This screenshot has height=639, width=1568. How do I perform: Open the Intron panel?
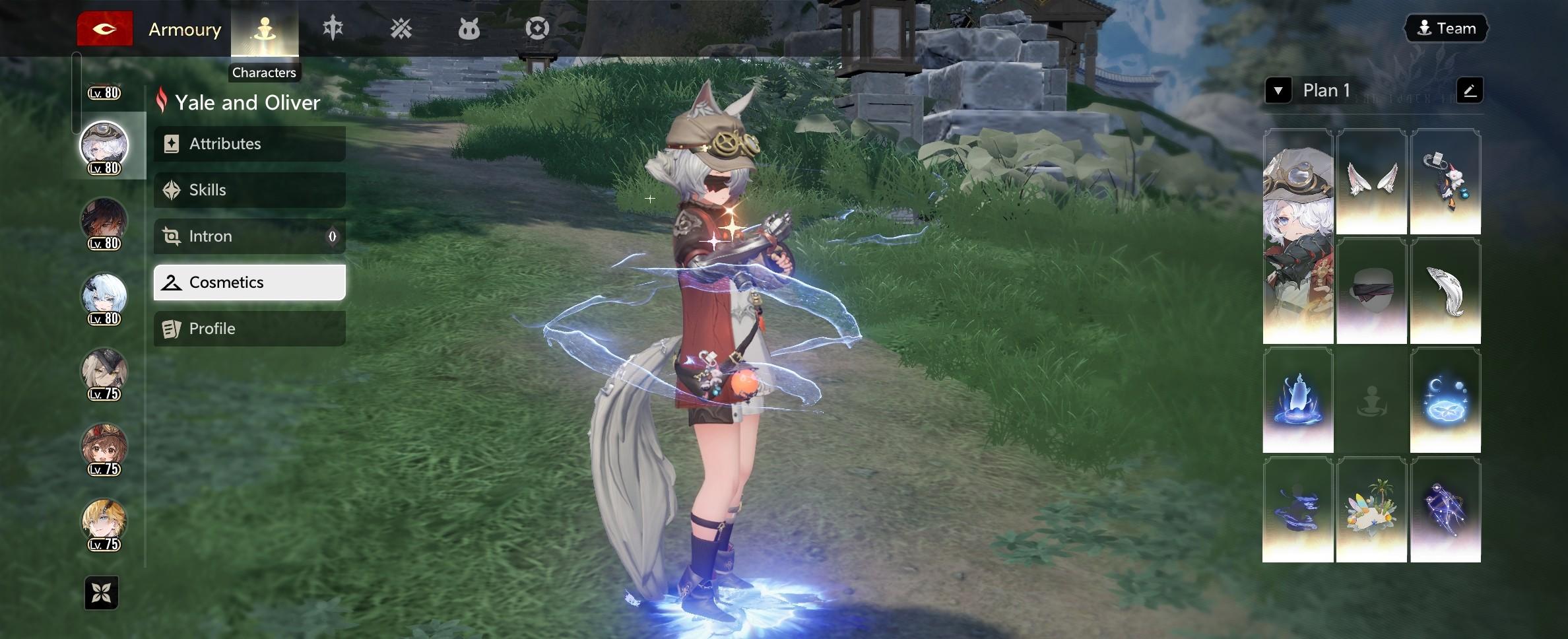tap(249, 236)
